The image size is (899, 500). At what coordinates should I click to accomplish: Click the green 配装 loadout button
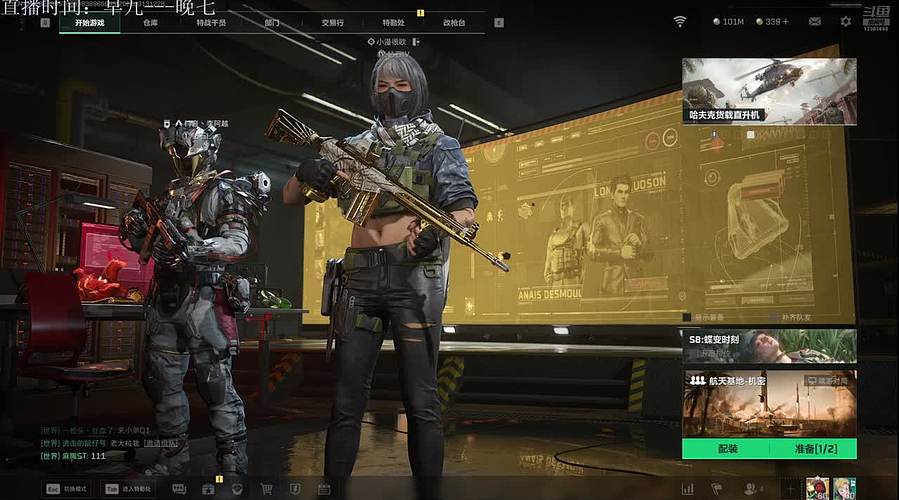727,449
